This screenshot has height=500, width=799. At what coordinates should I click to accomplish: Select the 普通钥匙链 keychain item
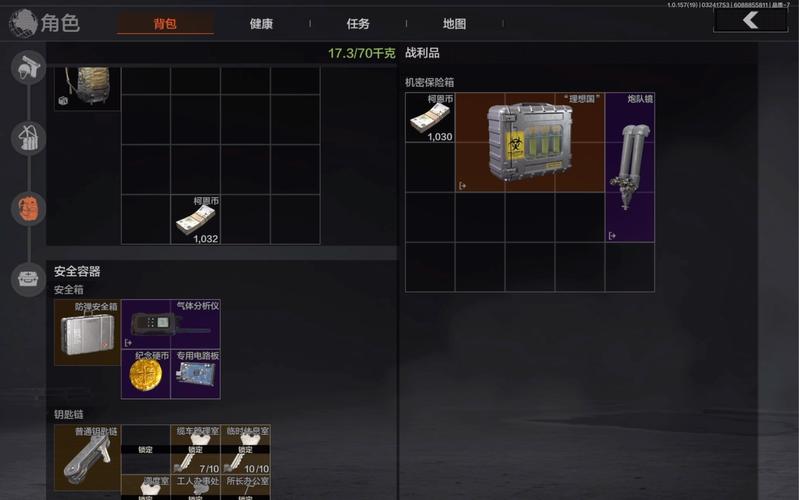point(88,458)
